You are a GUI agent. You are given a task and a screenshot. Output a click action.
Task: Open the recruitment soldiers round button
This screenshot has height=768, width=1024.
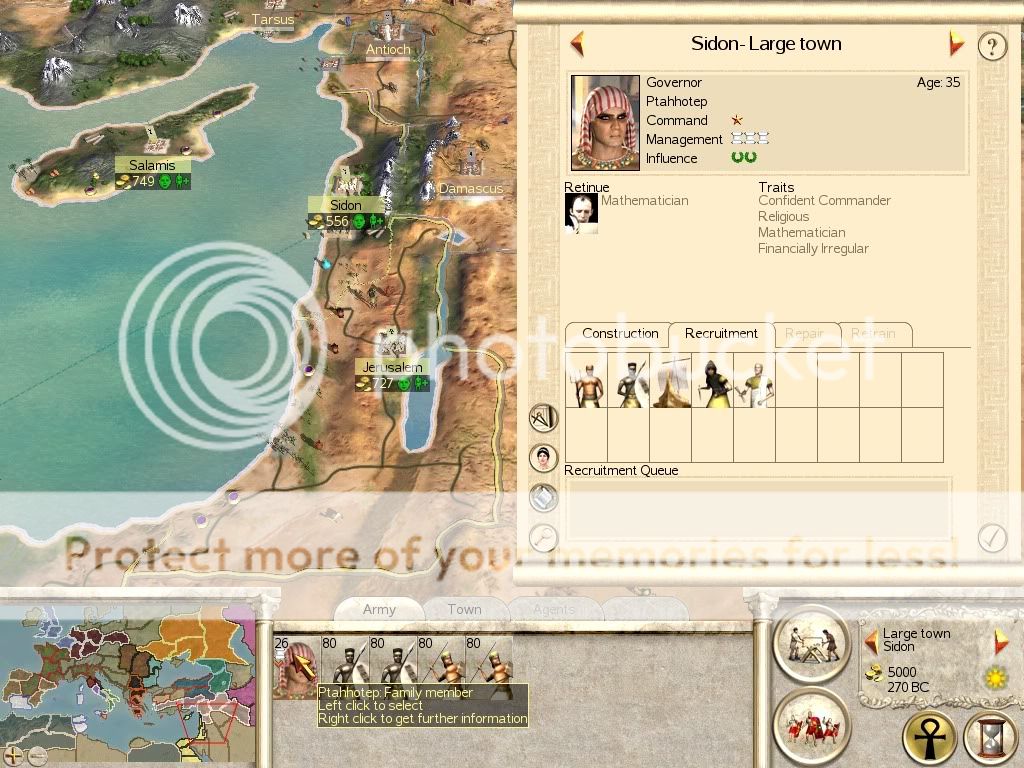click(811, 724)
